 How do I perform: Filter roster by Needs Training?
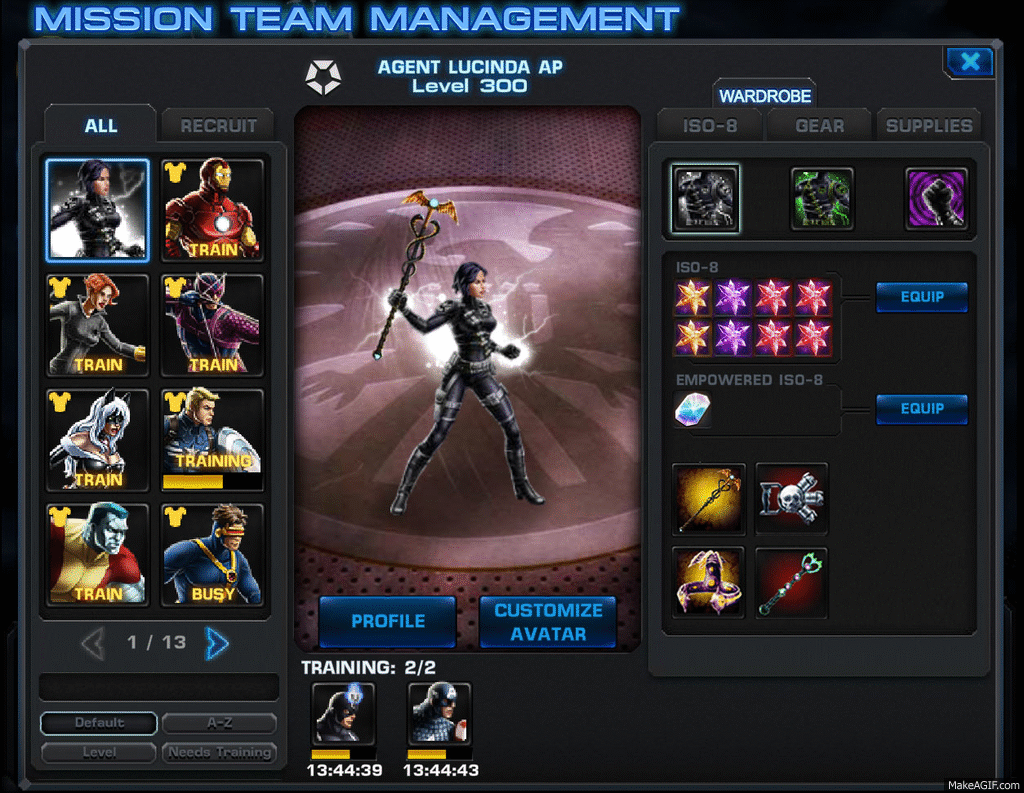point(219,752)
